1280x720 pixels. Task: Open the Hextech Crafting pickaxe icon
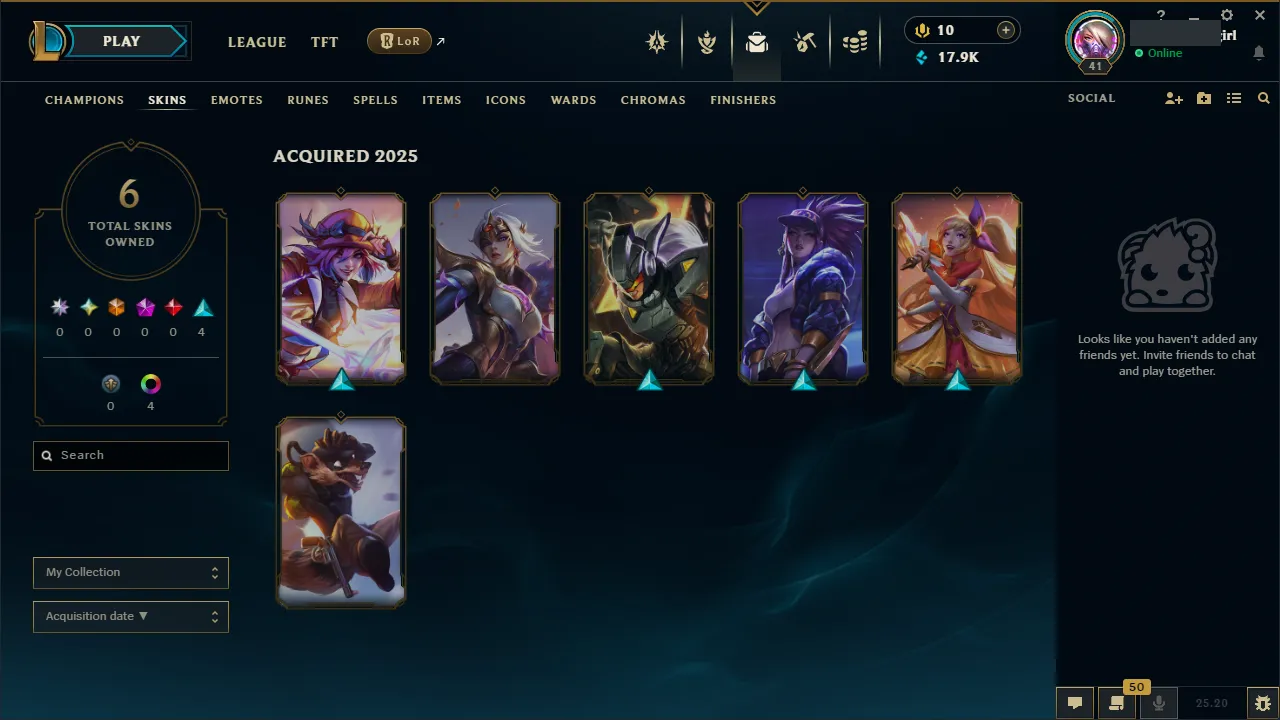[x=805, y=43]
